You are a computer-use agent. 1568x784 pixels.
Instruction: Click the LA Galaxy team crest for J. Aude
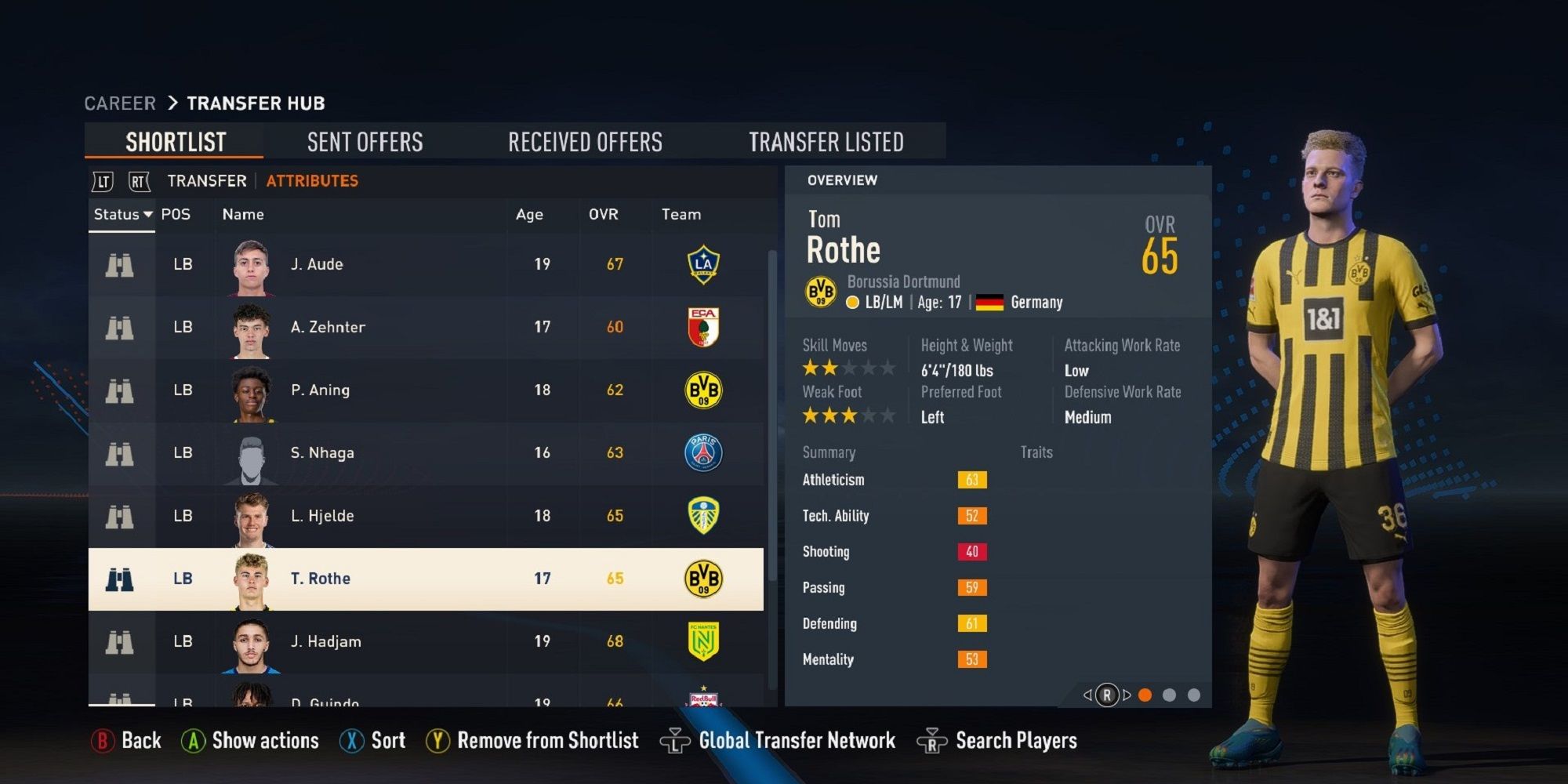tap(702, 264)
